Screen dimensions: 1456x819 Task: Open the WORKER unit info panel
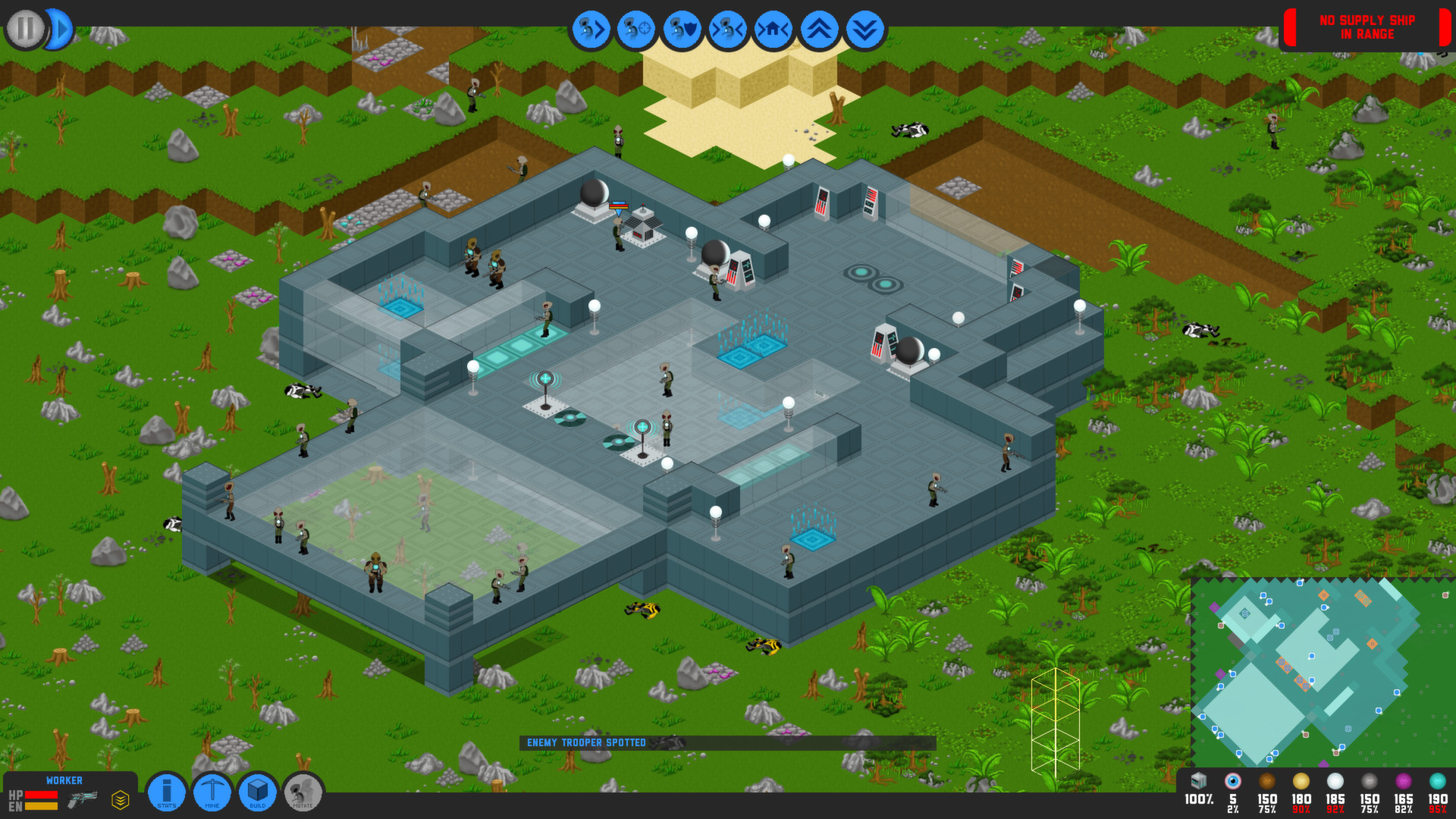[66, 780]
